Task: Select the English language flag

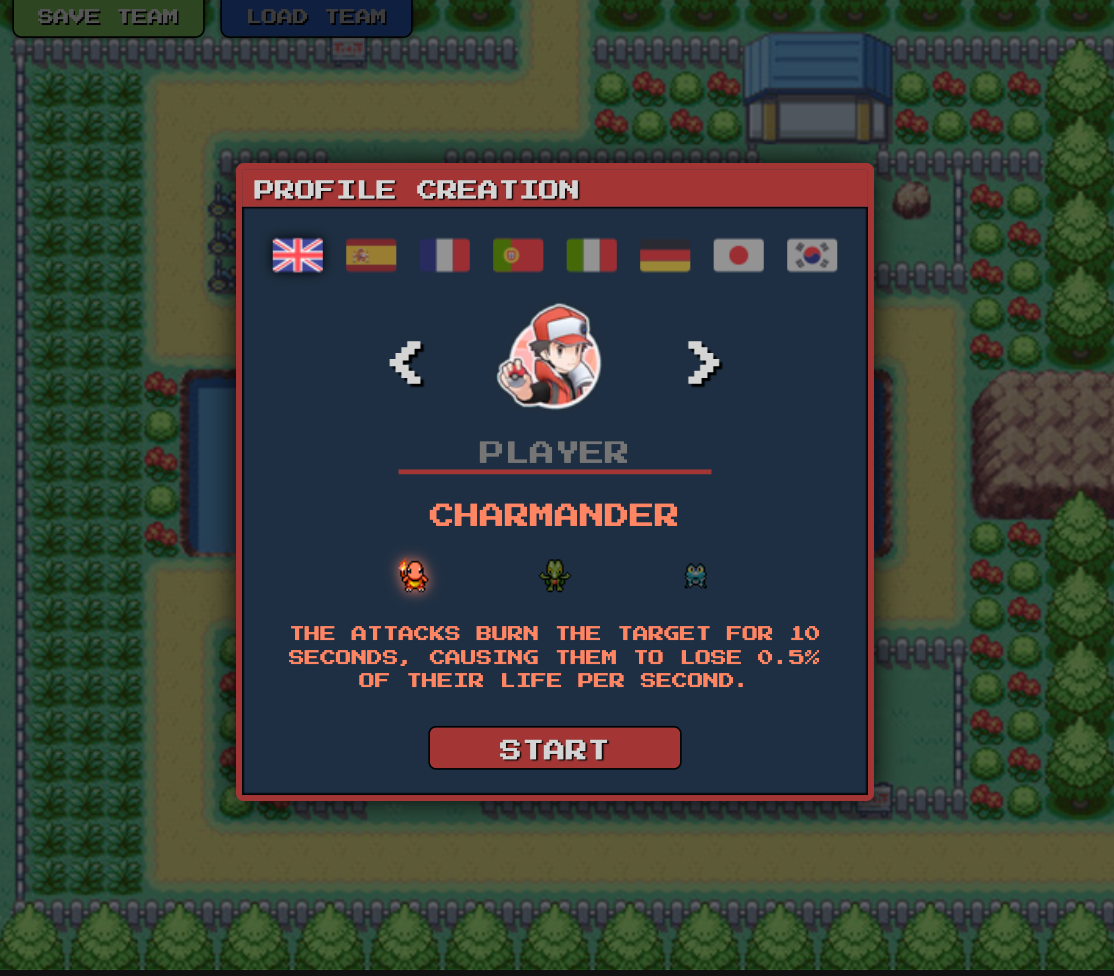Action: [298, 255]
